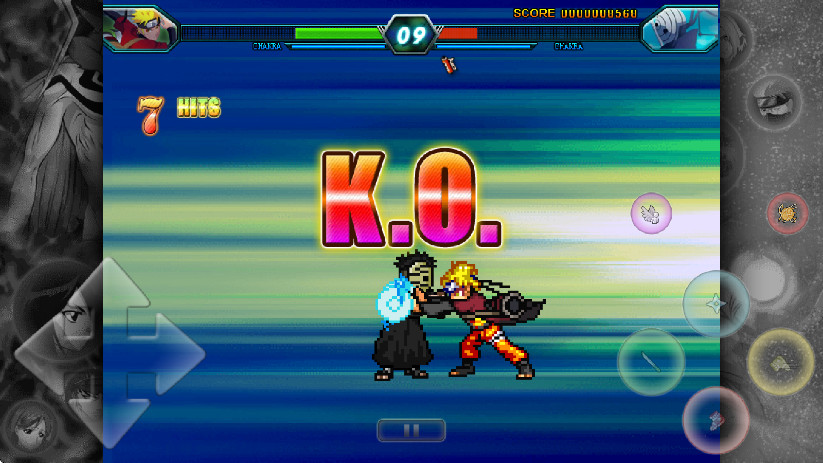Use the yellow glowing skill button
Image resolution: width=823 pixels, height=463 pixels.
click(781, 362)
